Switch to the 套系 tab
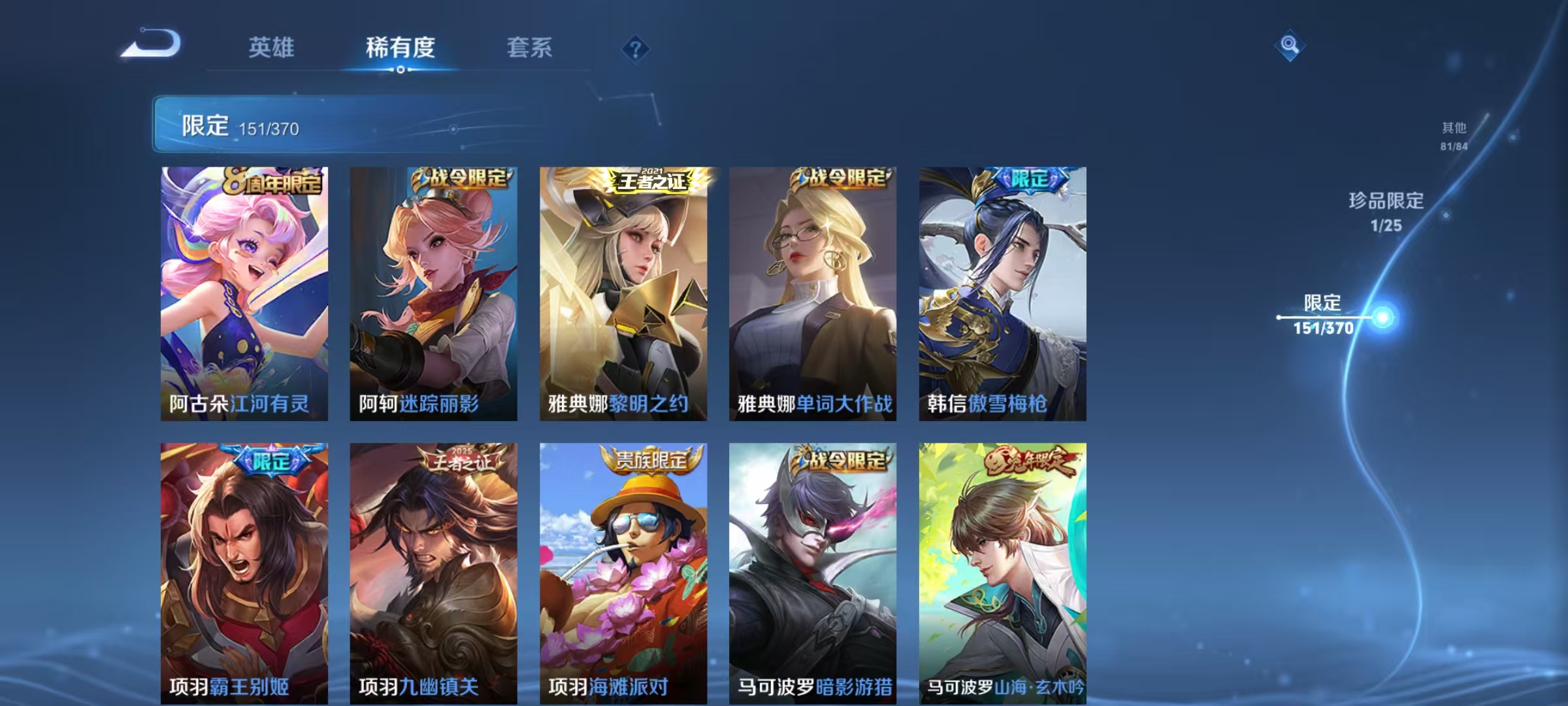 click(529, 47)
